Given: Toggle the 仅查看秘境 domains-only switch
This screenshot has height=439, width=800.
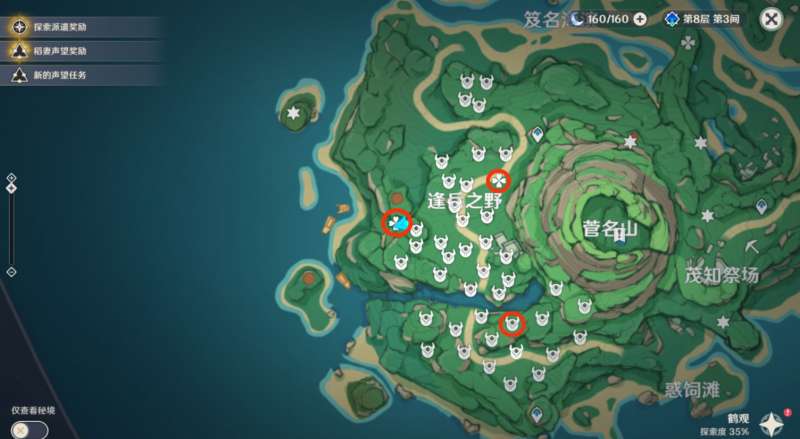Looking at the screenshot, I should [x=29, y=429].
